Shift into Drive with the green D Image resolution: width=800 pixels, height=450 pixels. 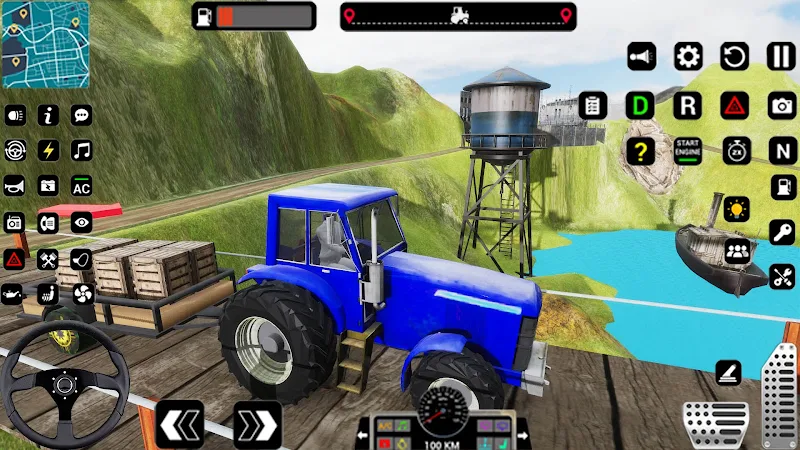tap(640, 104)
